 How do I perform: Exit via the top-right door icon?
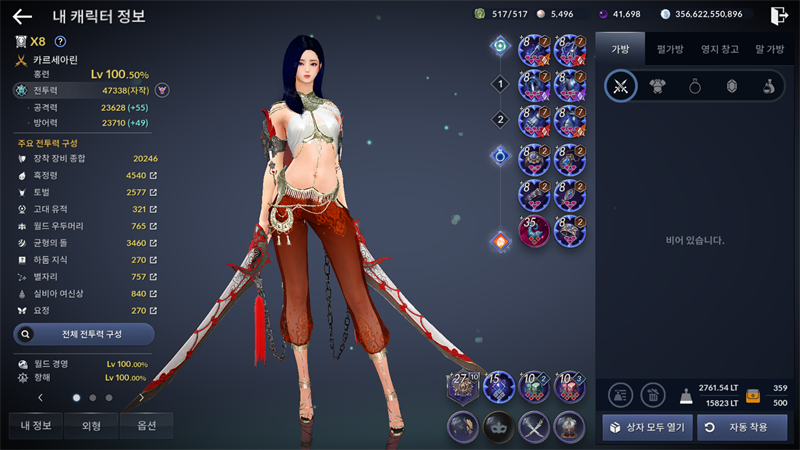pos(779,15)
